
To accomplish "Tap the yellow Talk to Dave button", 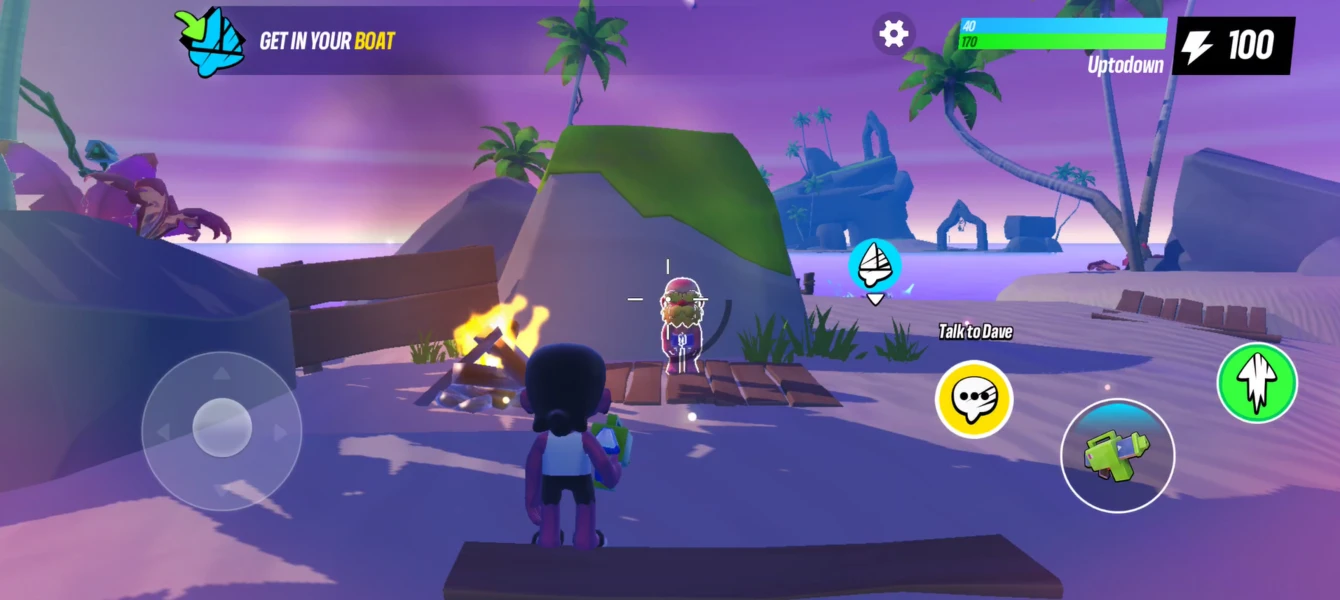I will tap(973, 400).
